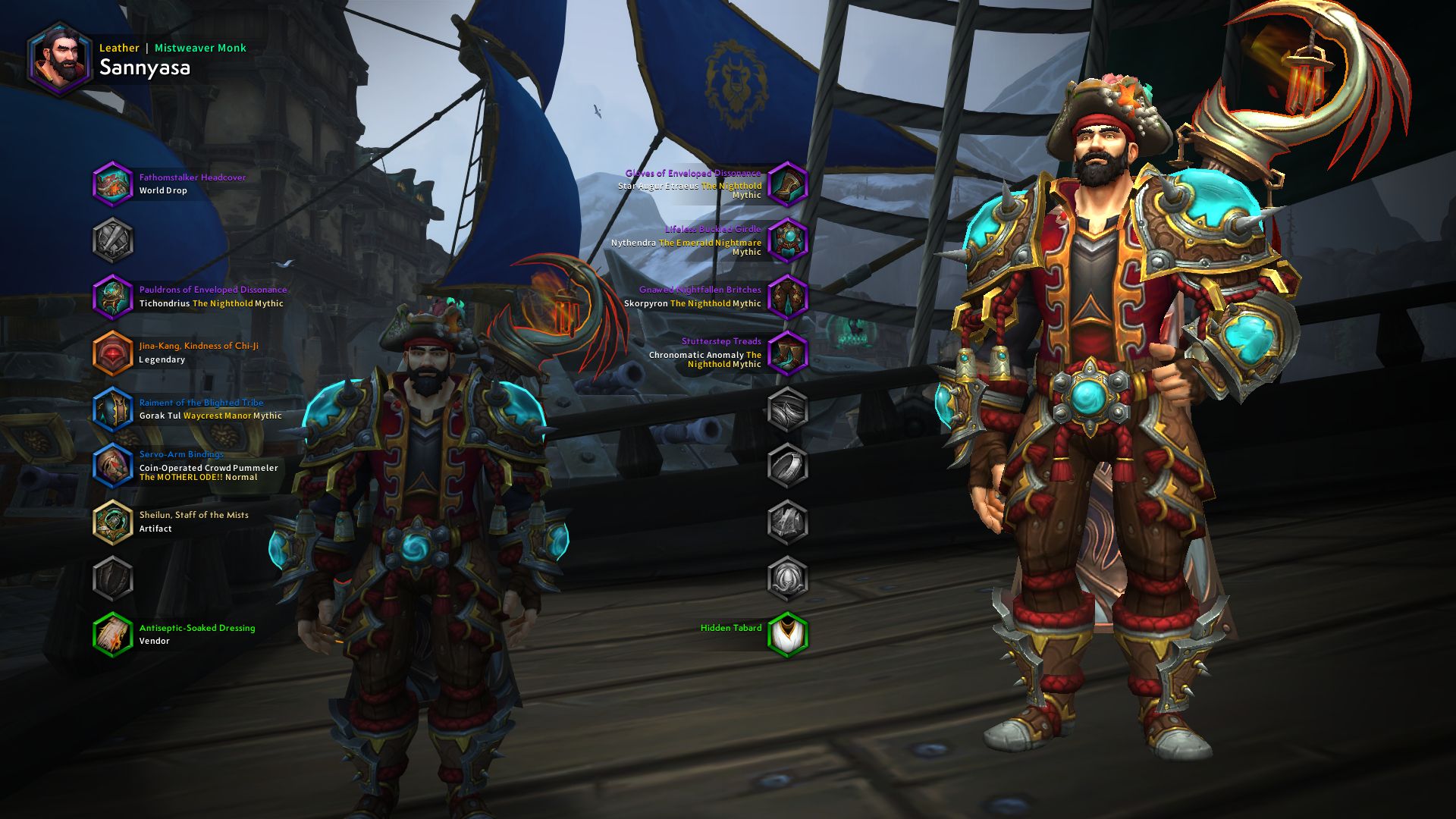Click the Leather armor type label
1456x819 pixels.
[118, 47]
